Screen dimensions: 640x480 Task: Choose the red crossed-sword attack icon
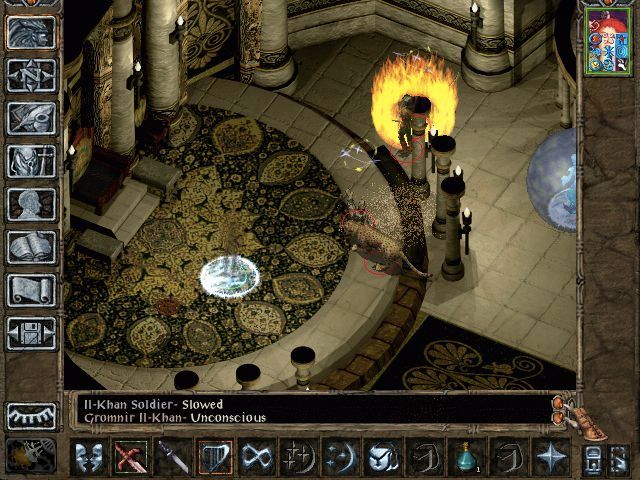point(128,457)
